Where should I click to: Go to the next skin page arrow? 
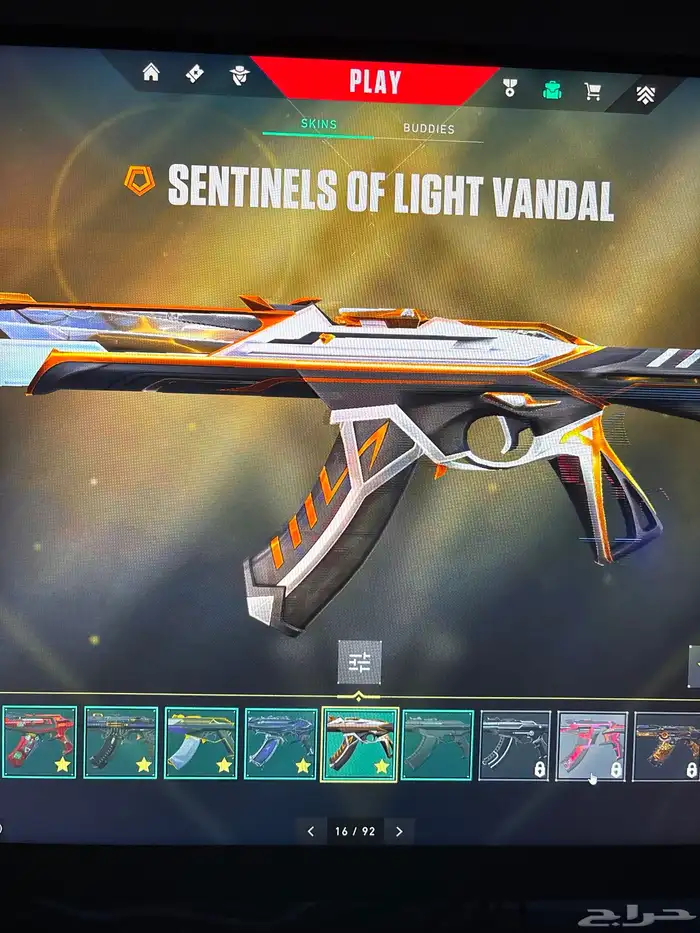point(399,831)
